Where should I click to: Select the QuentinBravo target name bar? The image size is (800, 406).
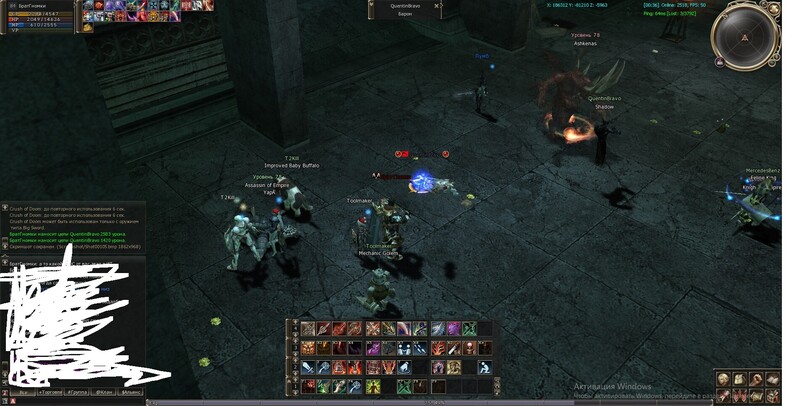(x=404, y=6)
